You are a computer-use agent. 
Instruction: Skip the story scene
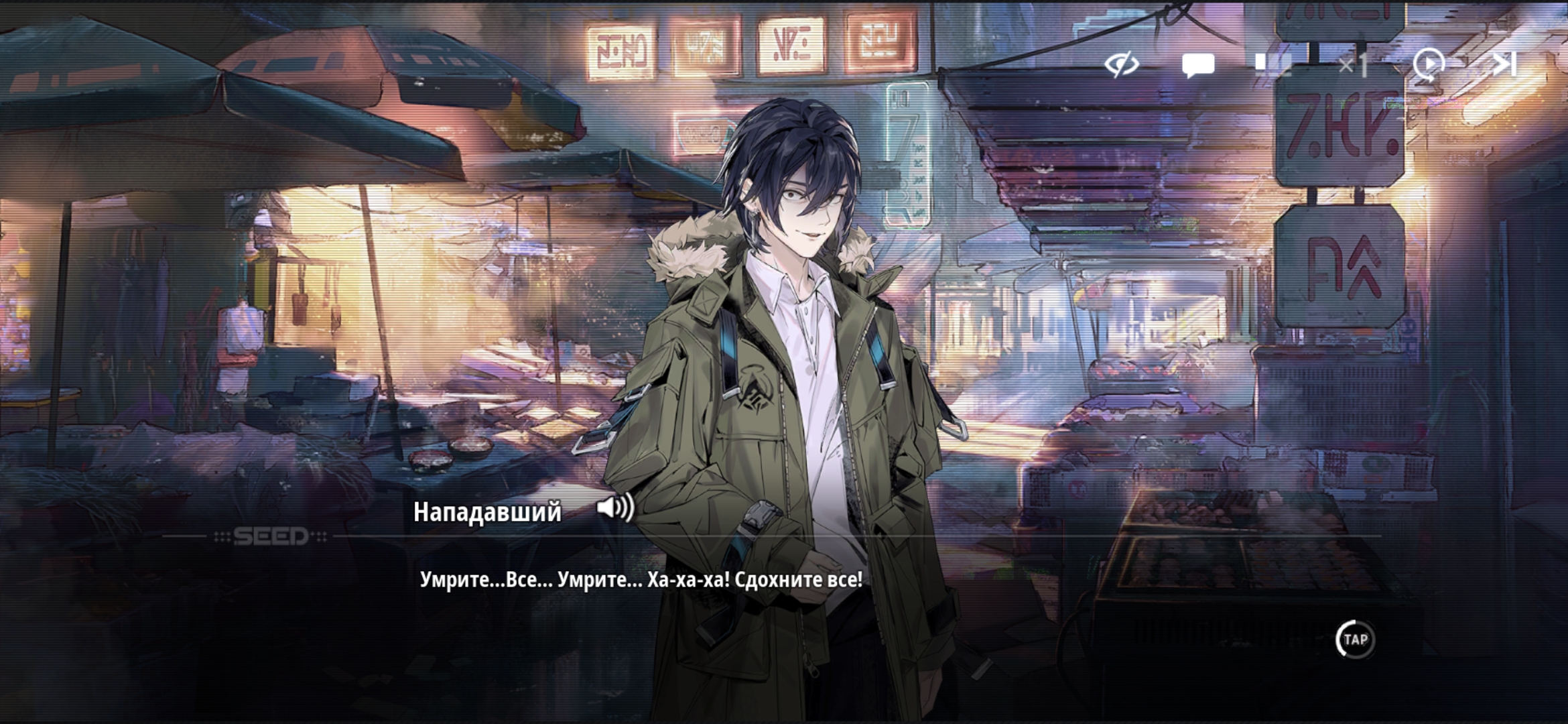[1504, 64]
